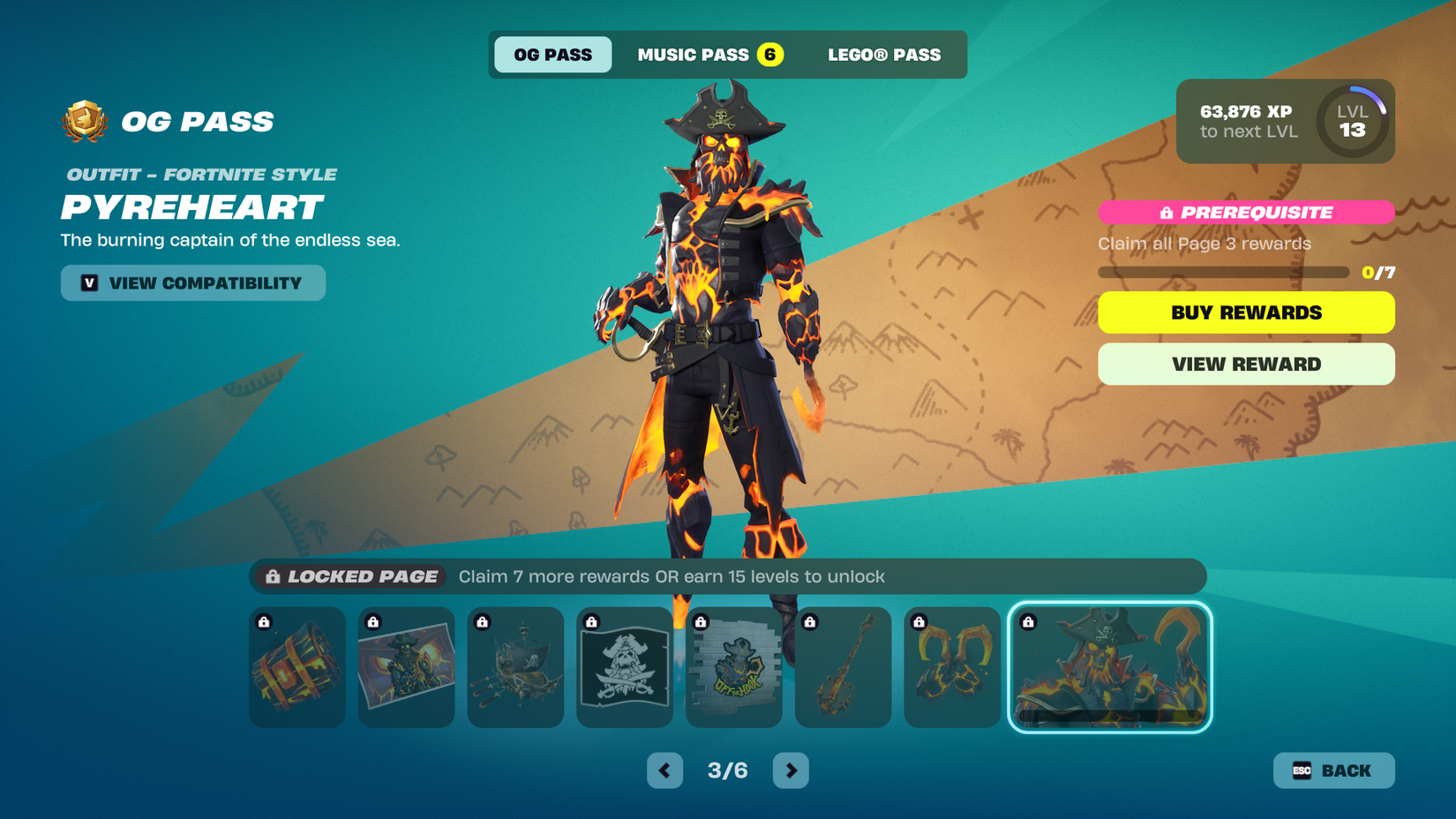Click the next page arrow
The image size is (1456, 819).
(791, 770)
